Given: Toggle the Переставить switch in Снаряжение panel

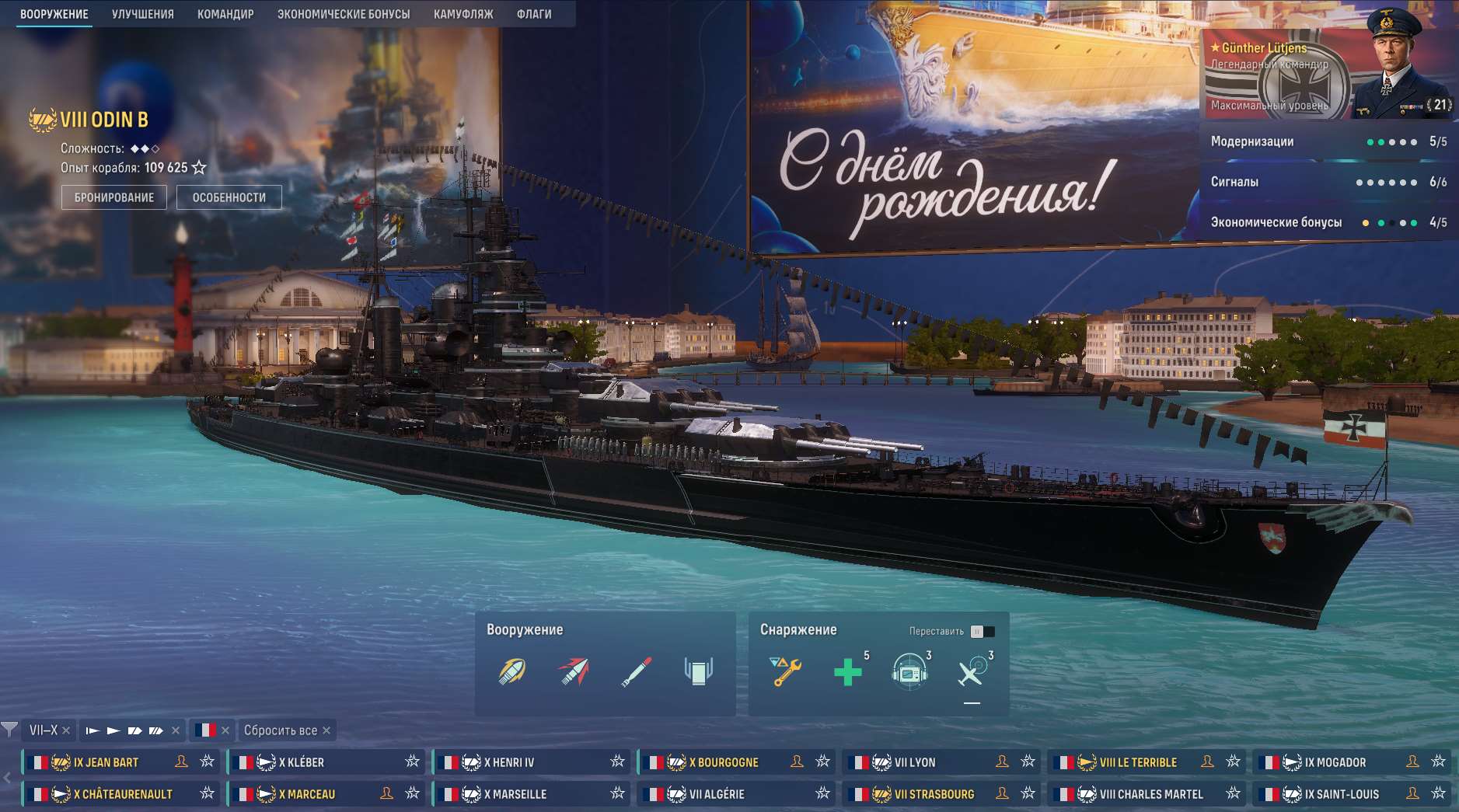Looking at the screenshot, I should coord(982,632).
